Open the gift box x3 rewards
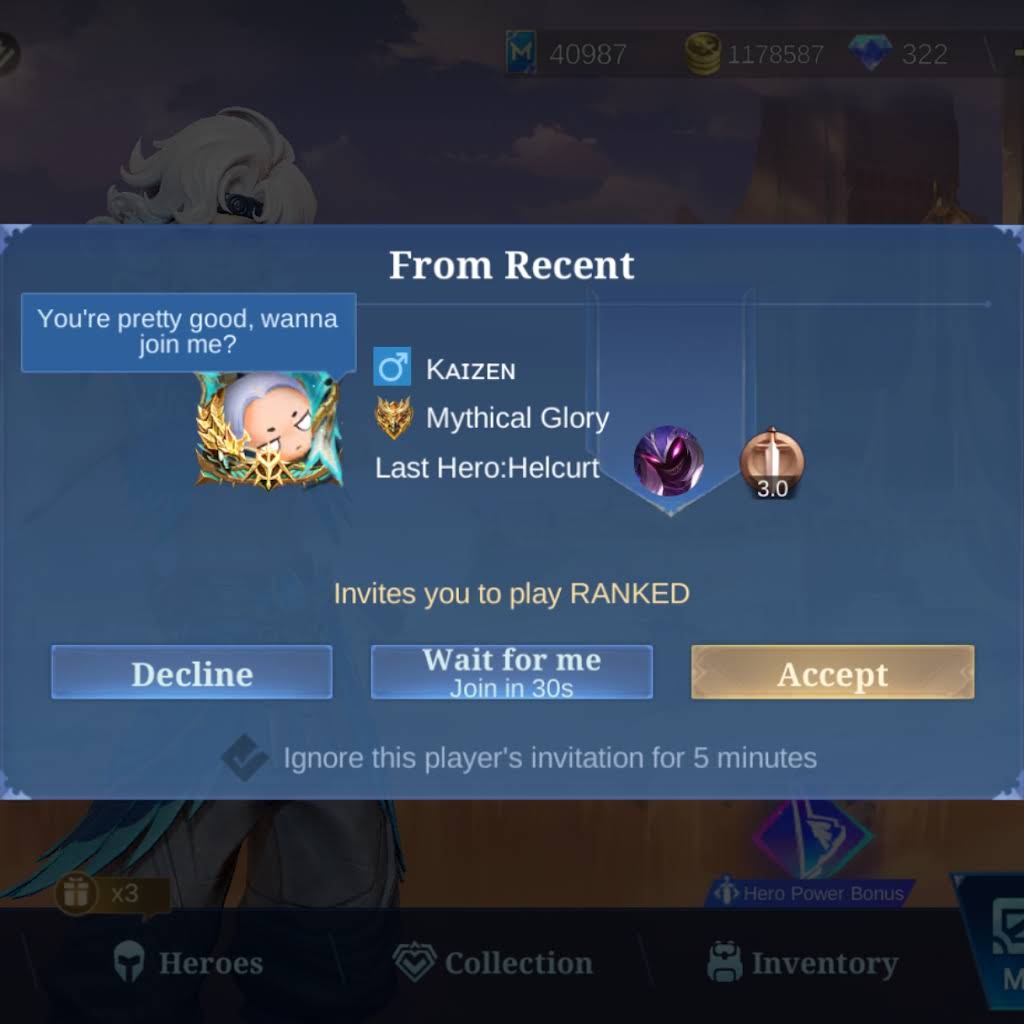The height and width of the screenshot is (1024, 1024). pos(78,892)
